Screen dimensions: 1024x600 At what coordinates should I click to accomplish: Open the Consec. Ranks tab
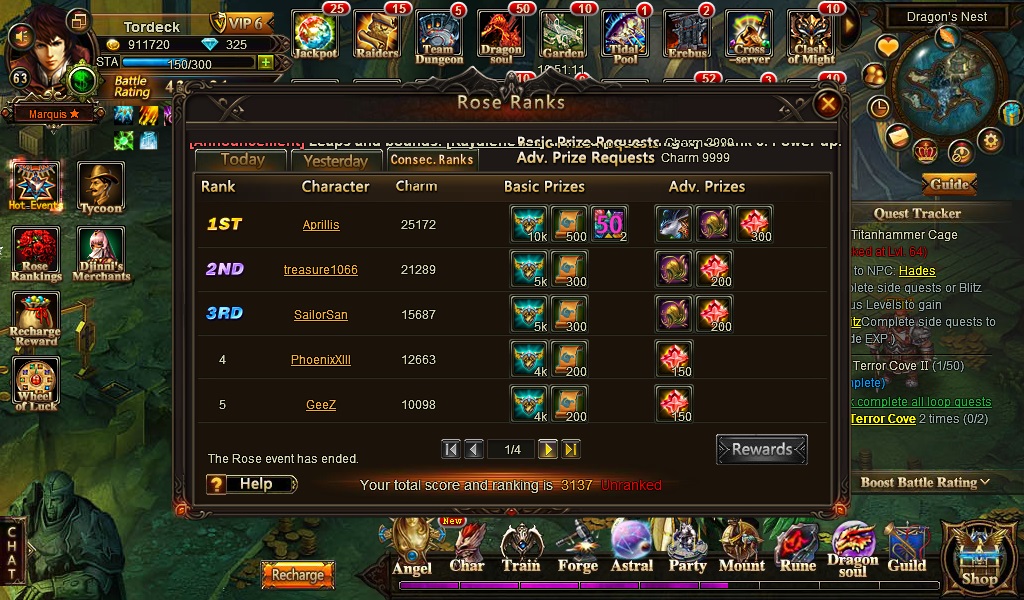[x=431, y=160]
